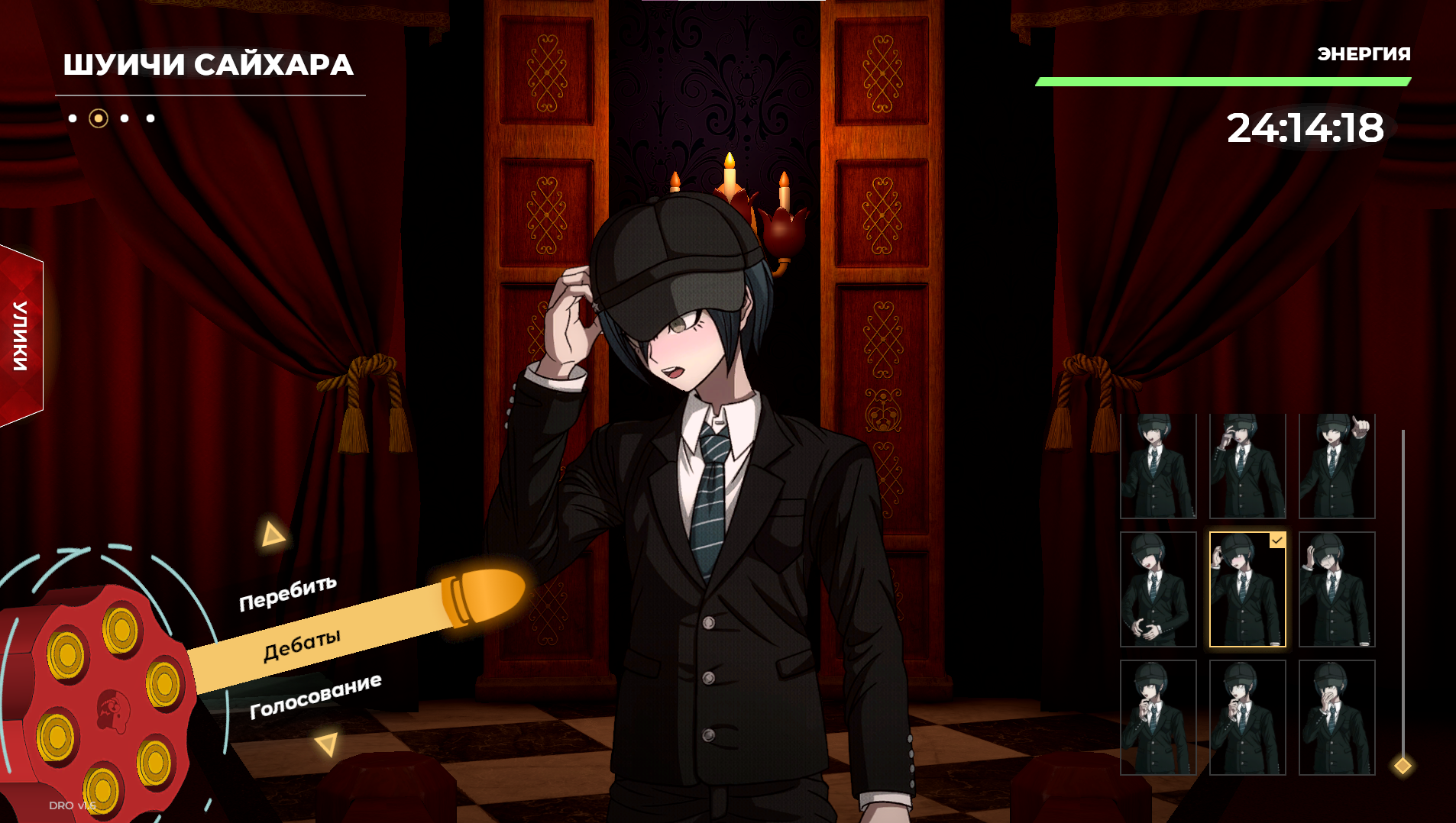Open the УЛИКИ evidence side tab

coord(21,336)
